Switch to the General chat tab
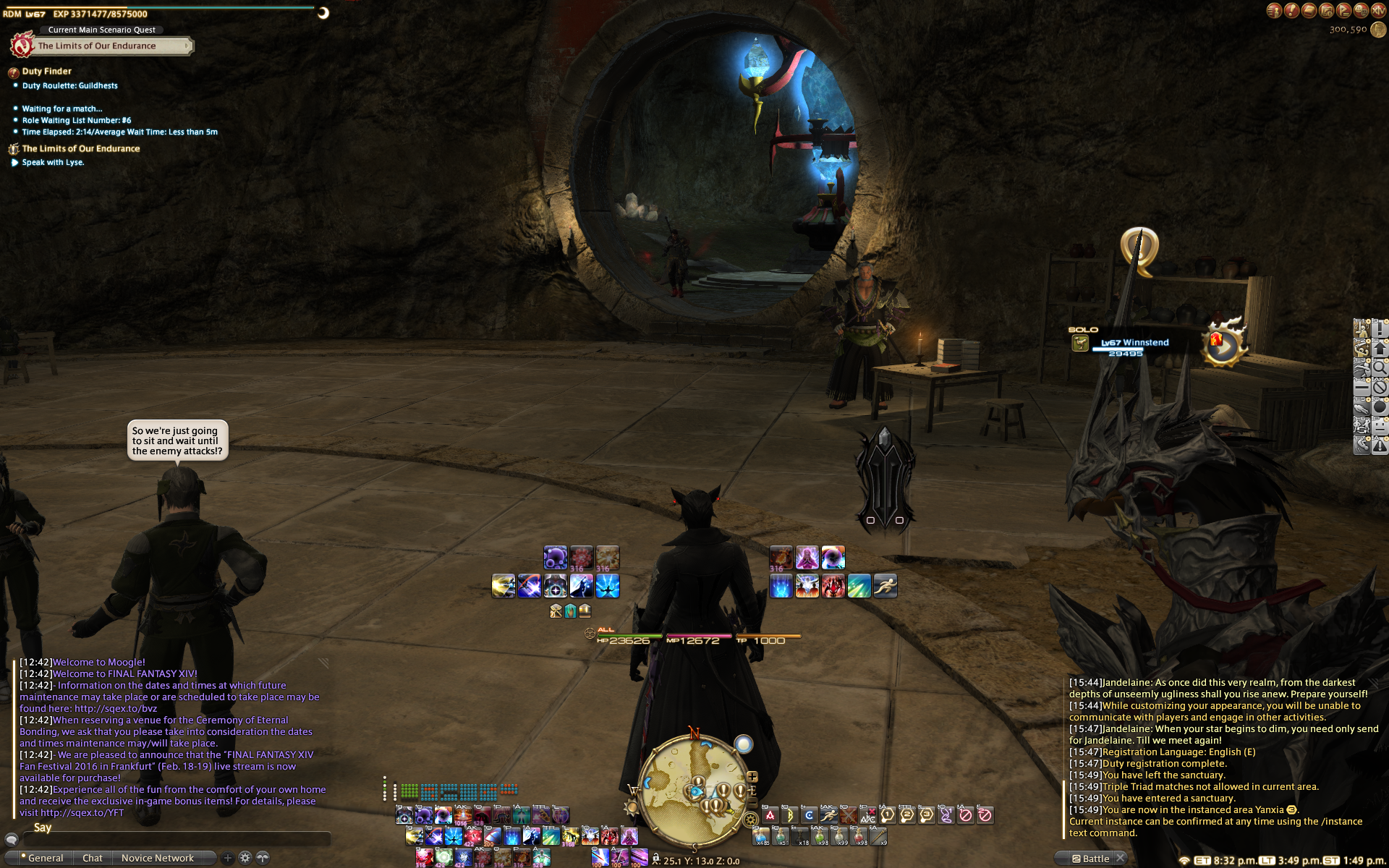The height and width of the screenshot is (868, 1389). coord(45,858)
